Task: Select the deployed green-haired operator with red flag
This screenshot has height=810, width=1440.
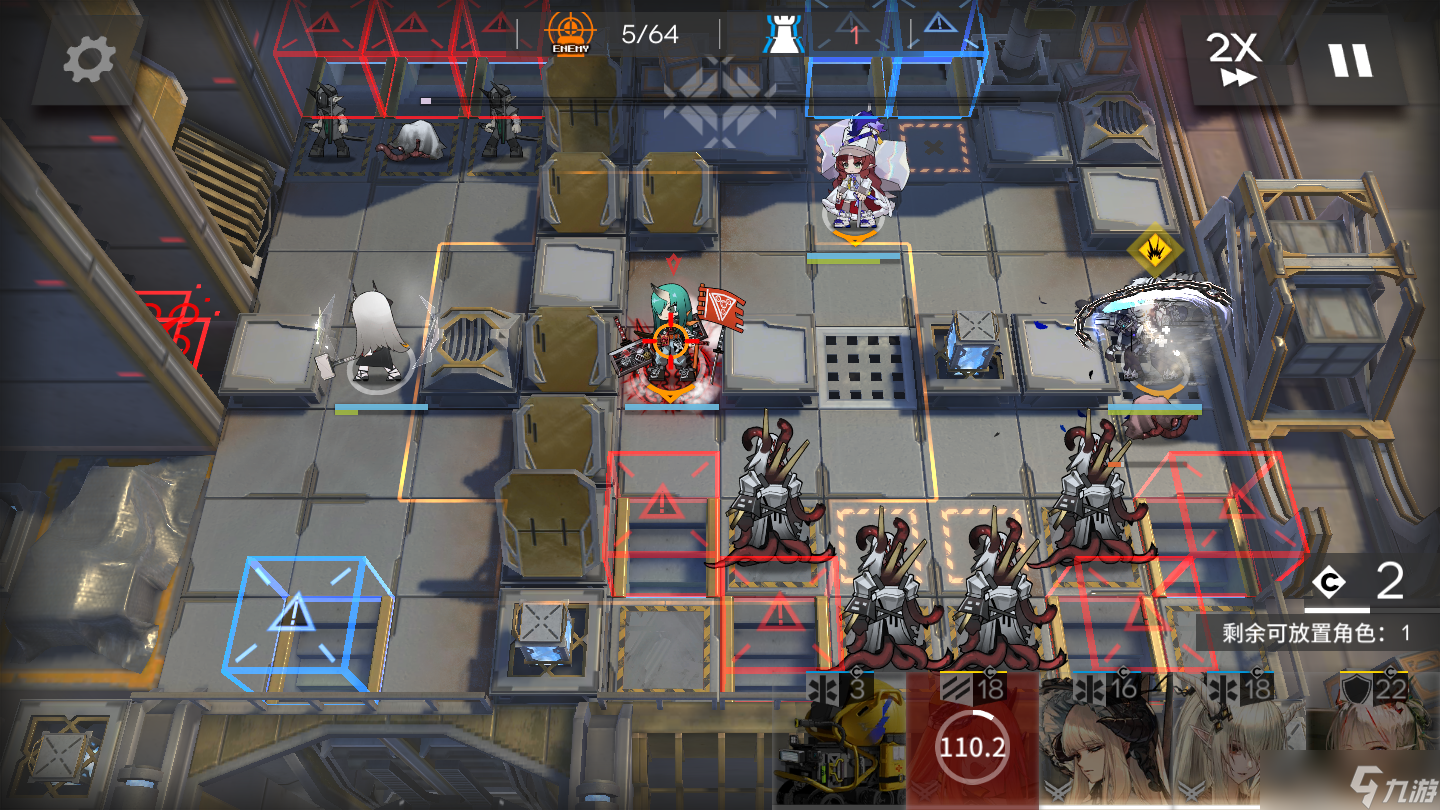Action: tap(668, 340)
